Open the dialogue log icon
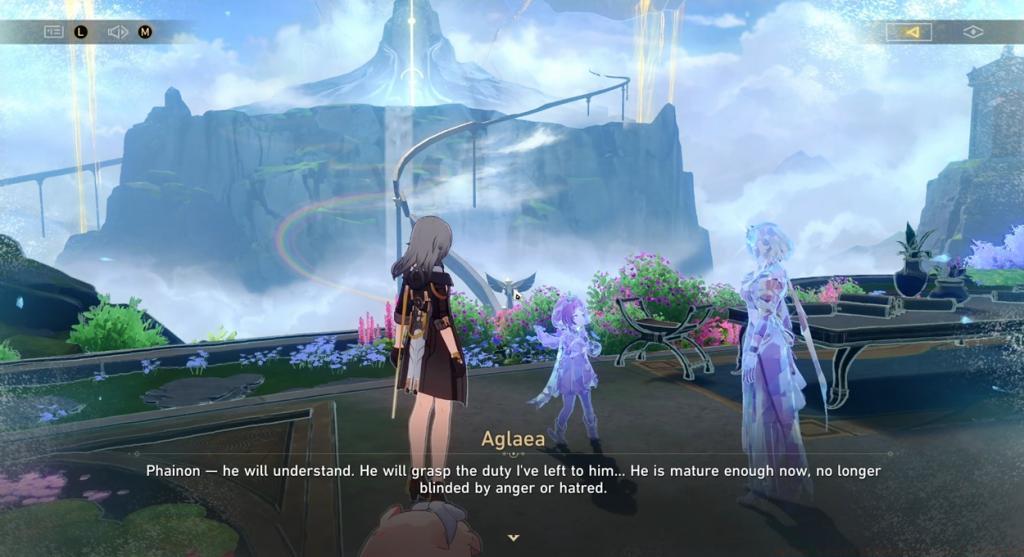 point(53,32)
